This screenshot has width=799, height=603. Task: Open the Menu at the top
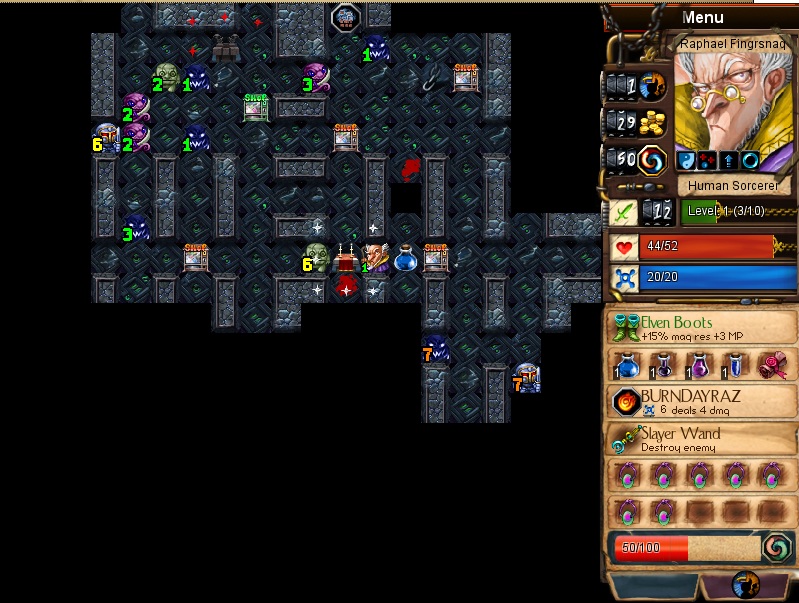click(702, 17)
